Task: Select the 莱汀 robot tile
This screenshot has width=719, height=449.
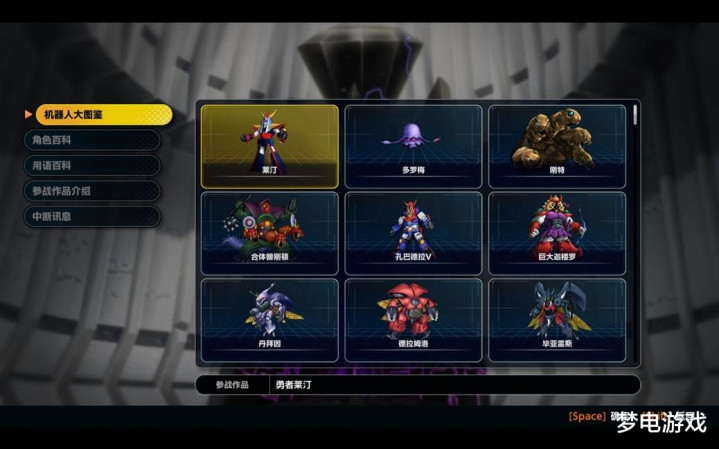Action: pos(270,146)
